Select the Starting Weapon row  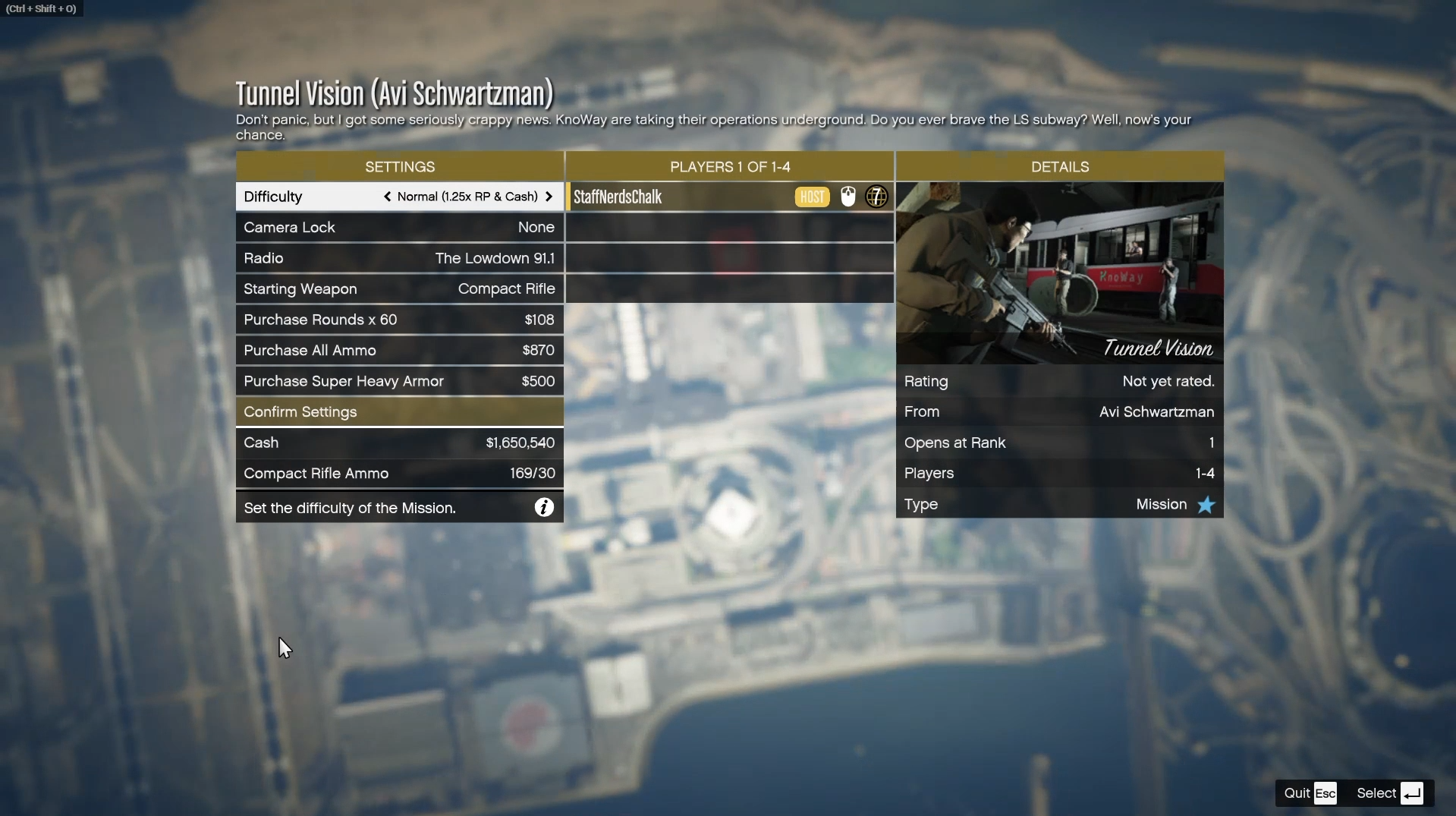tap(399, 289)
